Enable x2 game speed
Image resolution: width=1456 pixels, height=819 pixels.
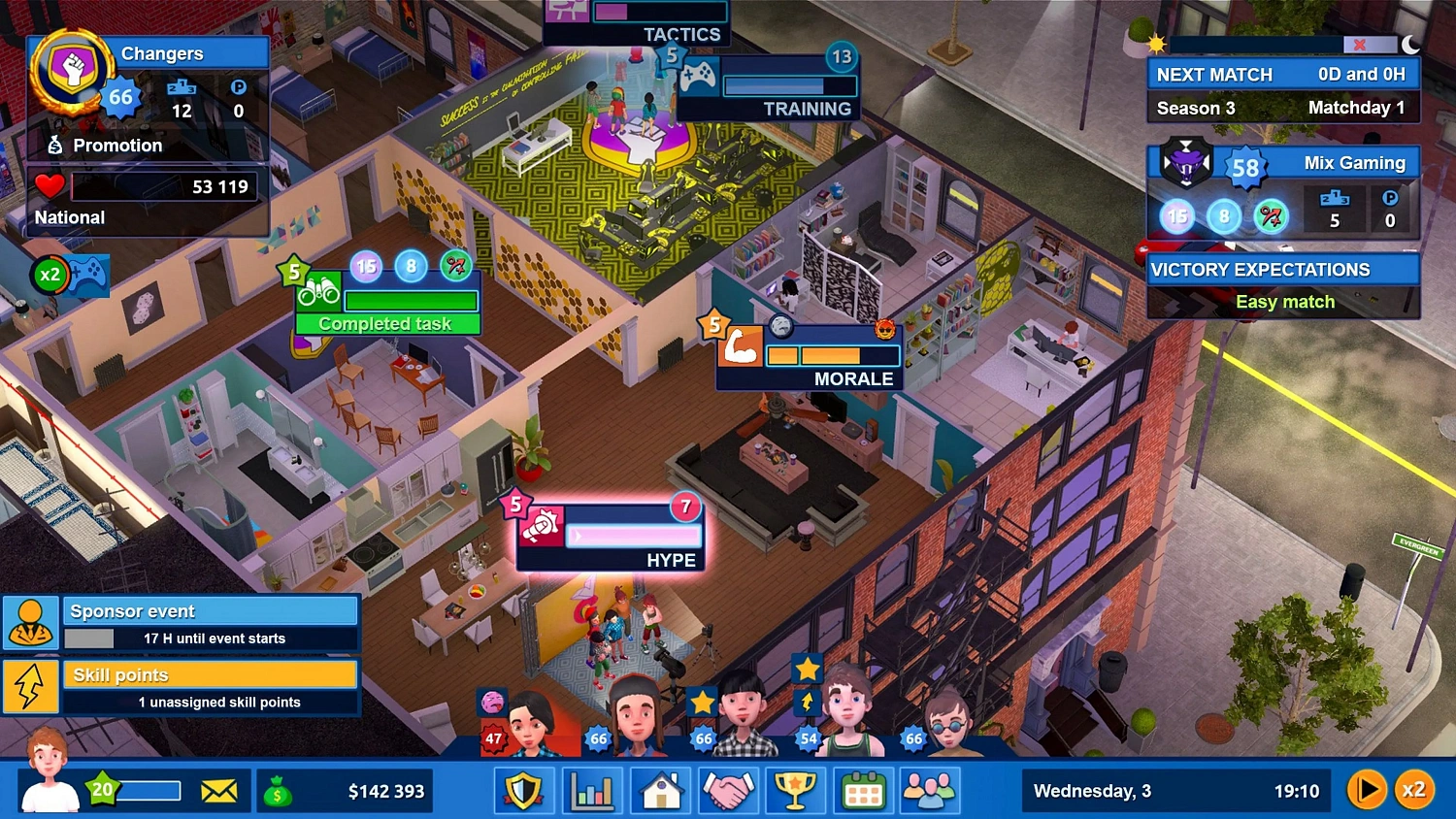coord(1416,789)
